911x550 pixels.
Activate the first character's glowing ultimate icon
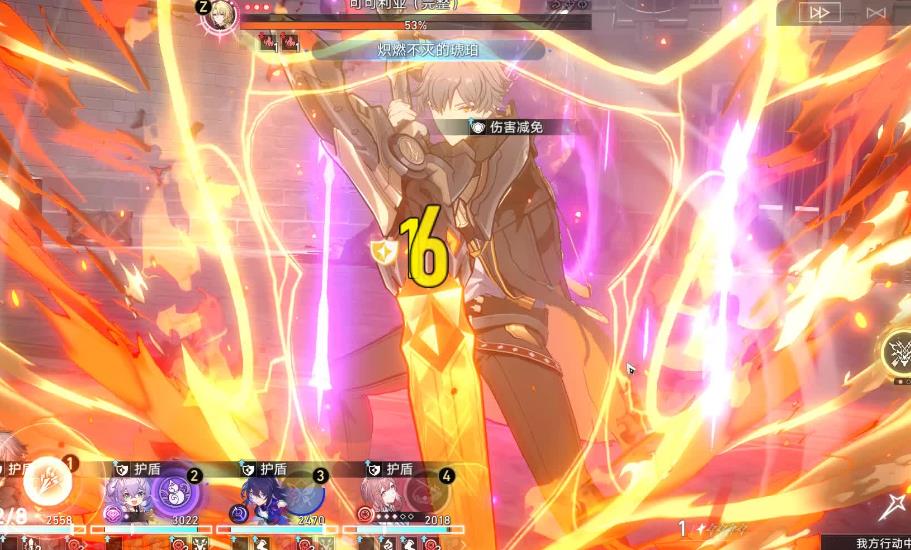point(45,483)
